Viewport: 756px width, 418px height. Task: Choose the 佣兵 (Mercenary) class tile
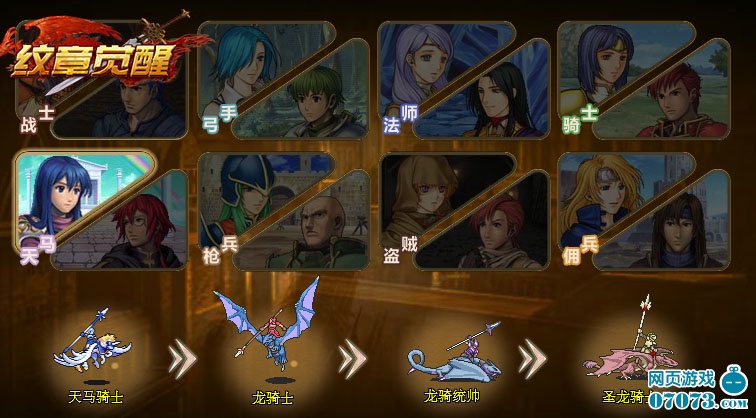pos(640,210)
